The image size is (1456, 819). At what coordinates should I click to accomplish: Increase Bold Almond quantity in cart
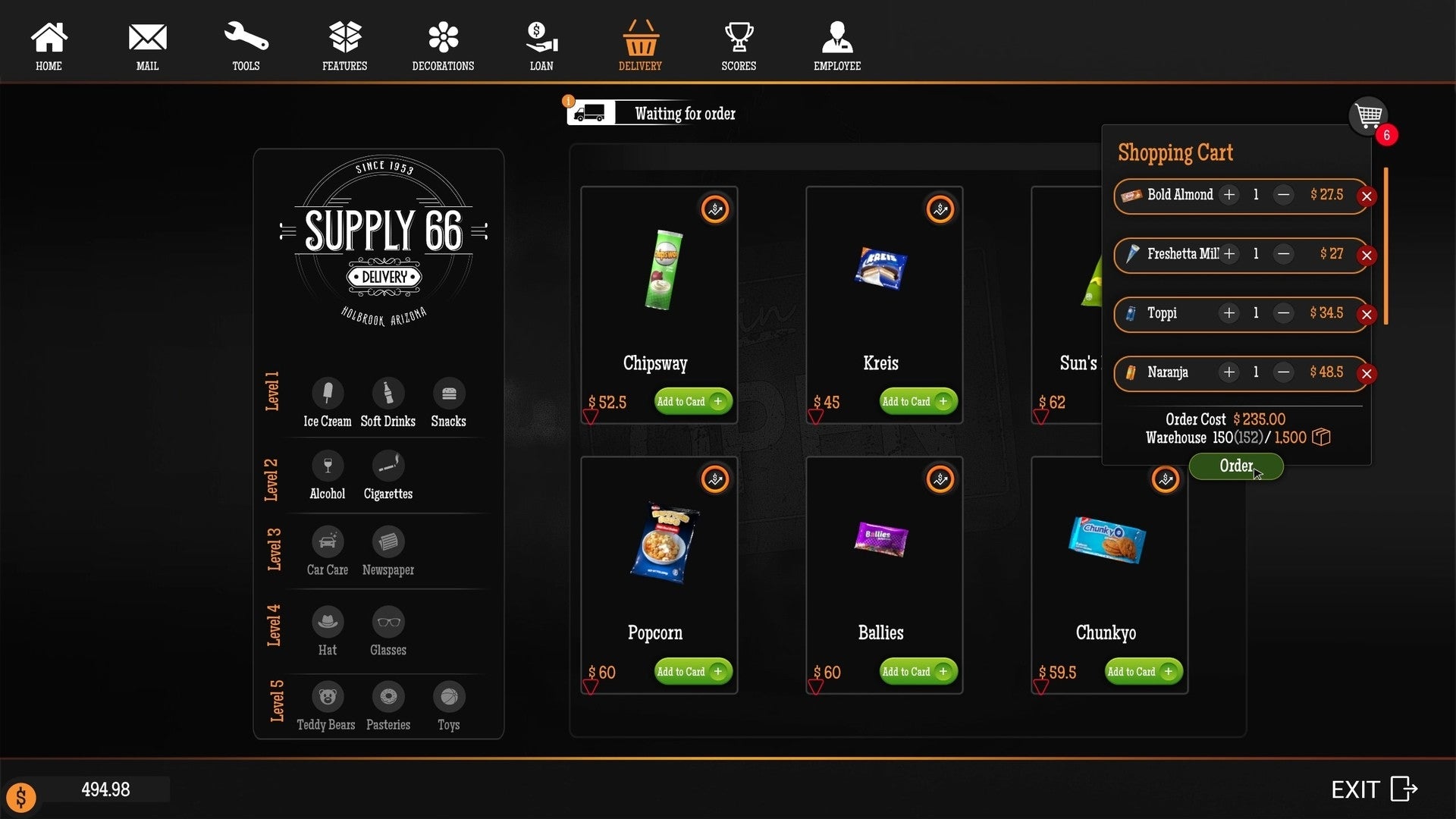[x=1228, y=195]
